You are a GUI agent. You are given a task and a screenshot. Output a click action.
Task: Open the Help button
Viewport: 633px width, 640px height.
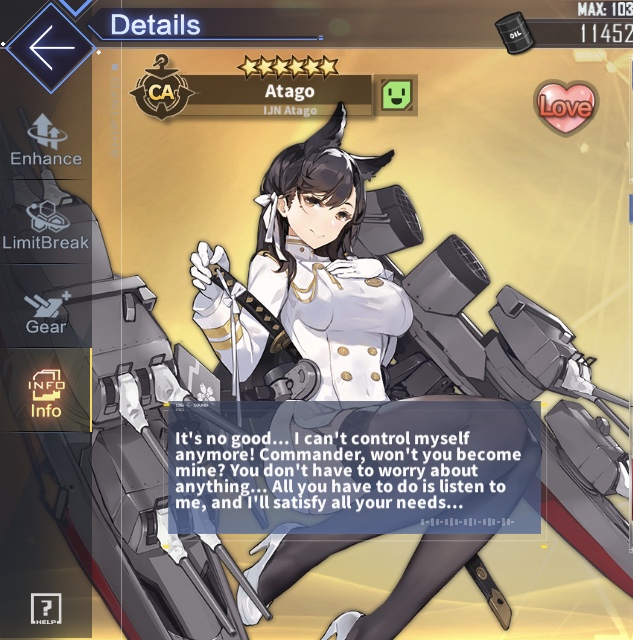click(46, 608)
